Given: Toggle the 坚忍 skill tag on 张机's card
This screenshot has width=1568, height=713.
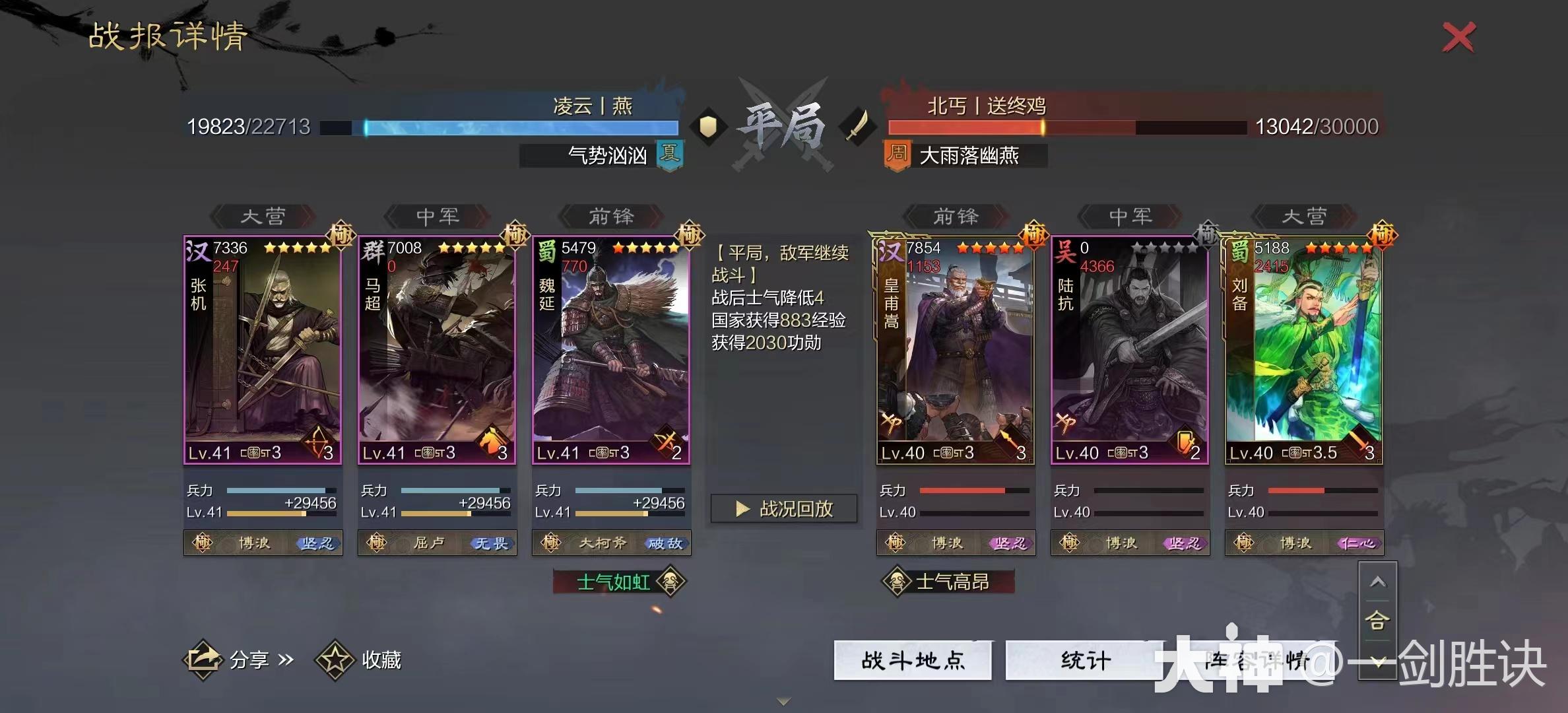Looking at the screenshot, I should (x=317, y=543).
